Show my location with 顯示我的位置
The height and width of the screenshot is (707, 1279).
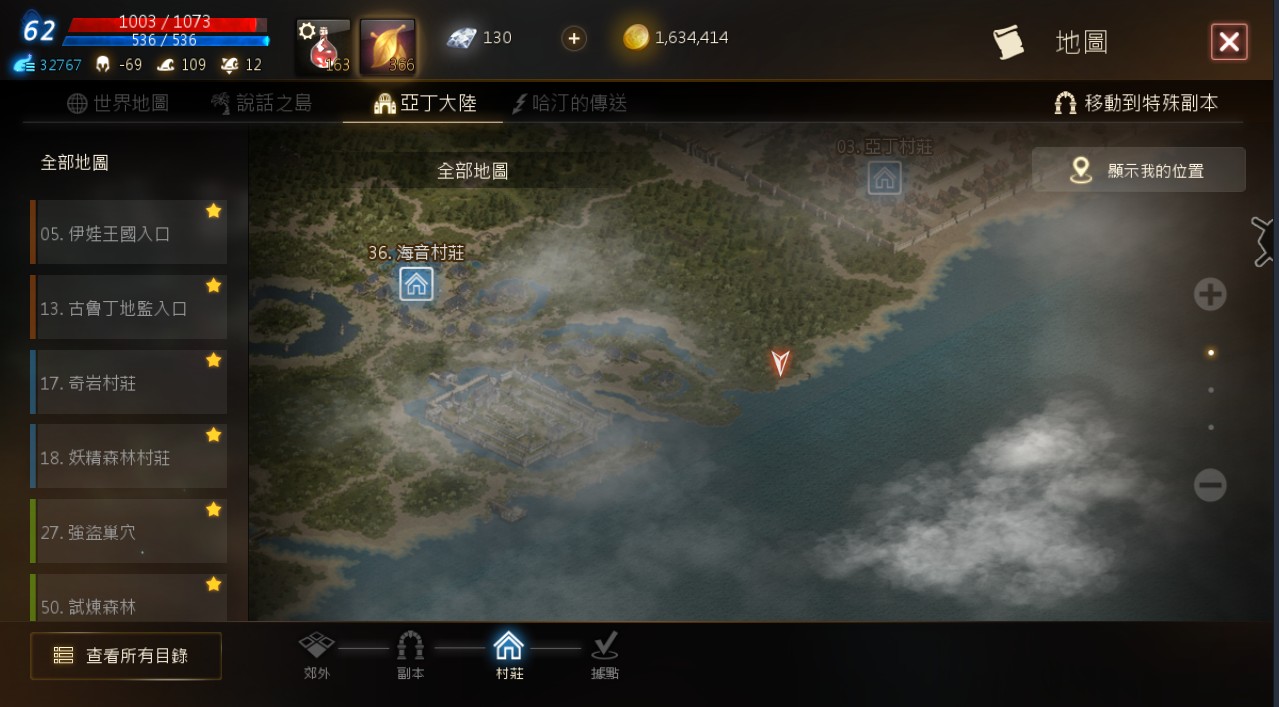tap(1139, 170)
